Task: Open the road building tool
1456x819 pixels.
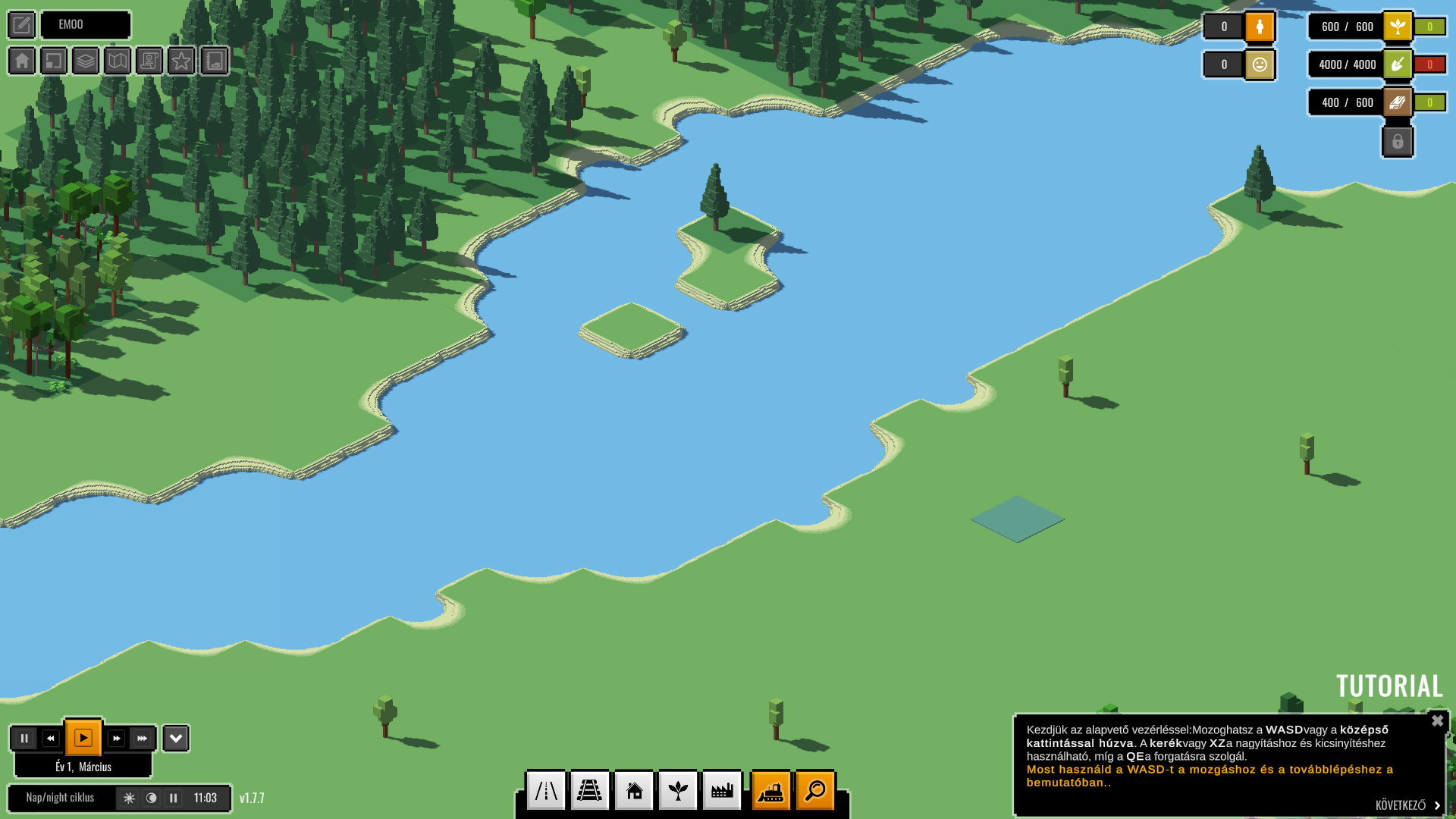Action: click(546, 791)
